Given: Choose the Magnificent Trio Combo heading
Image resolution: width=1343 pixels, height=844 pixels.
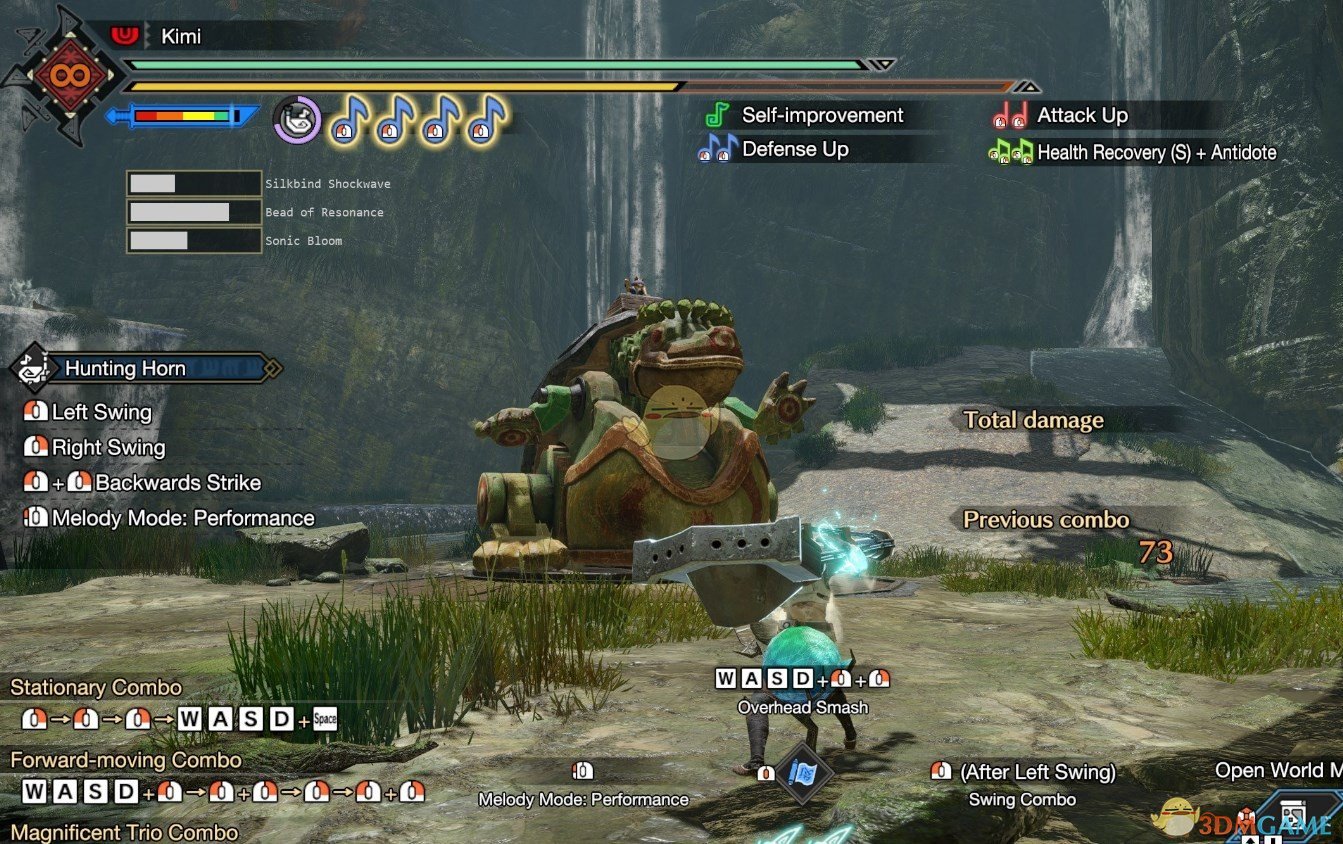Looking at the screenshot, I should tap(124, 832).
